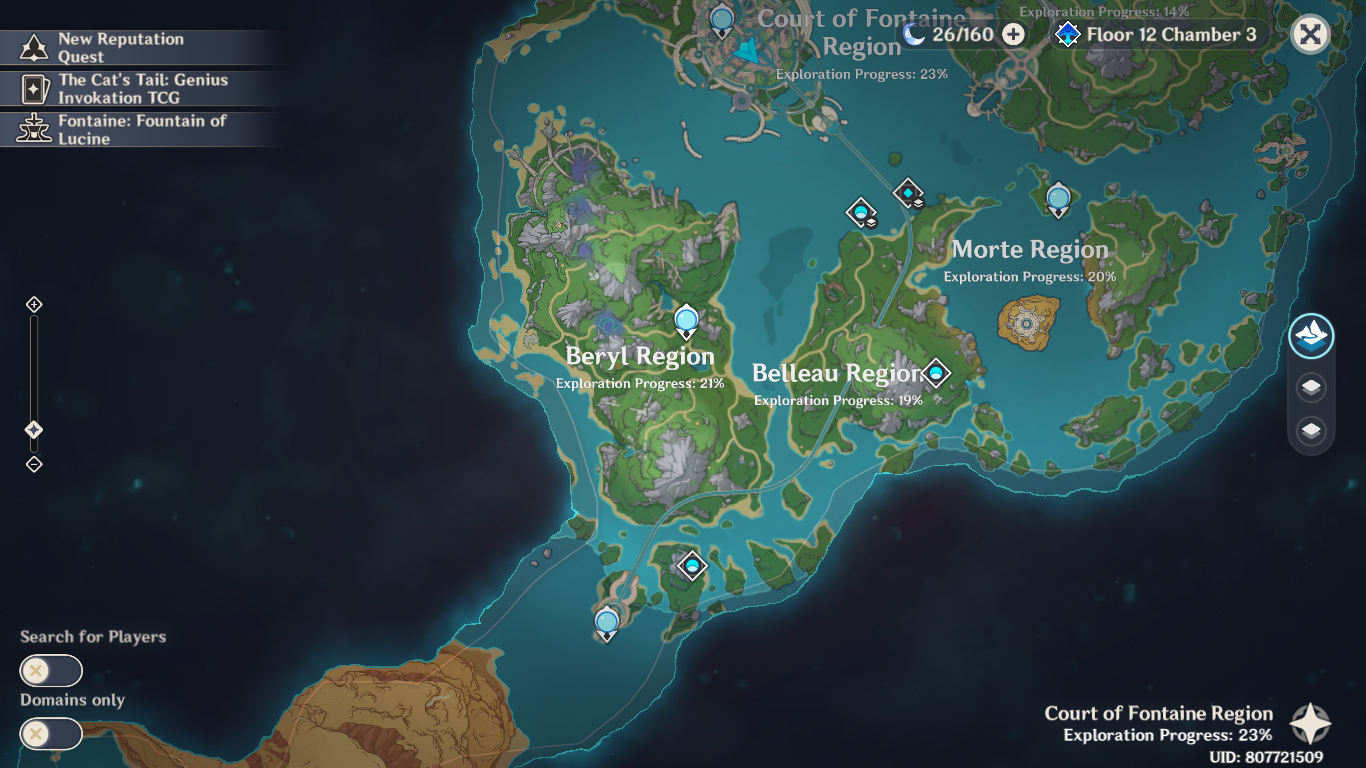Viewport: 1366px width, 768px height.
Task: Click the waypoint icon near Court of Fontaine
Action: [722, 17]
